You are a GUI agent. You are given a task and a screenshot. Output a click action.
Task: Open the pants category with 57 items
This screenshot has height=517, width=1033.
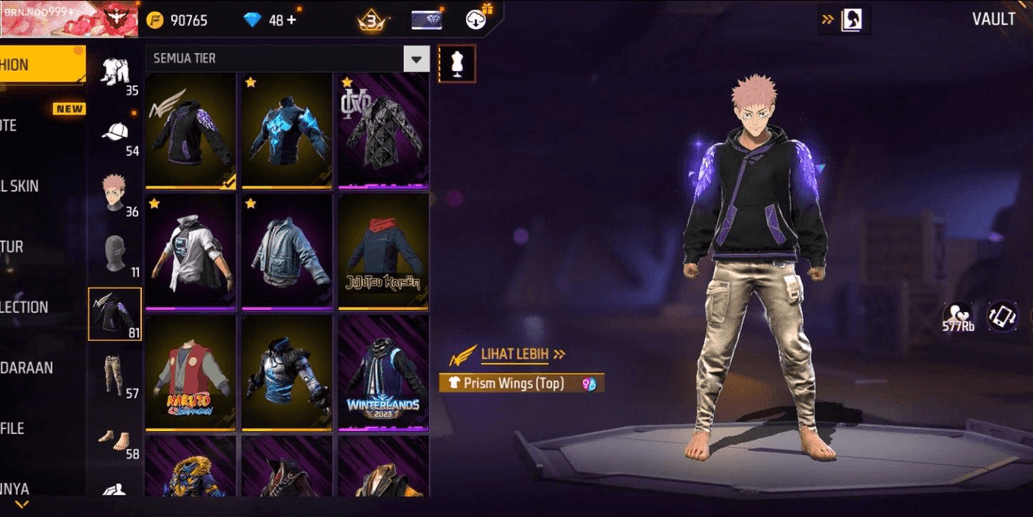pos(115,376)
